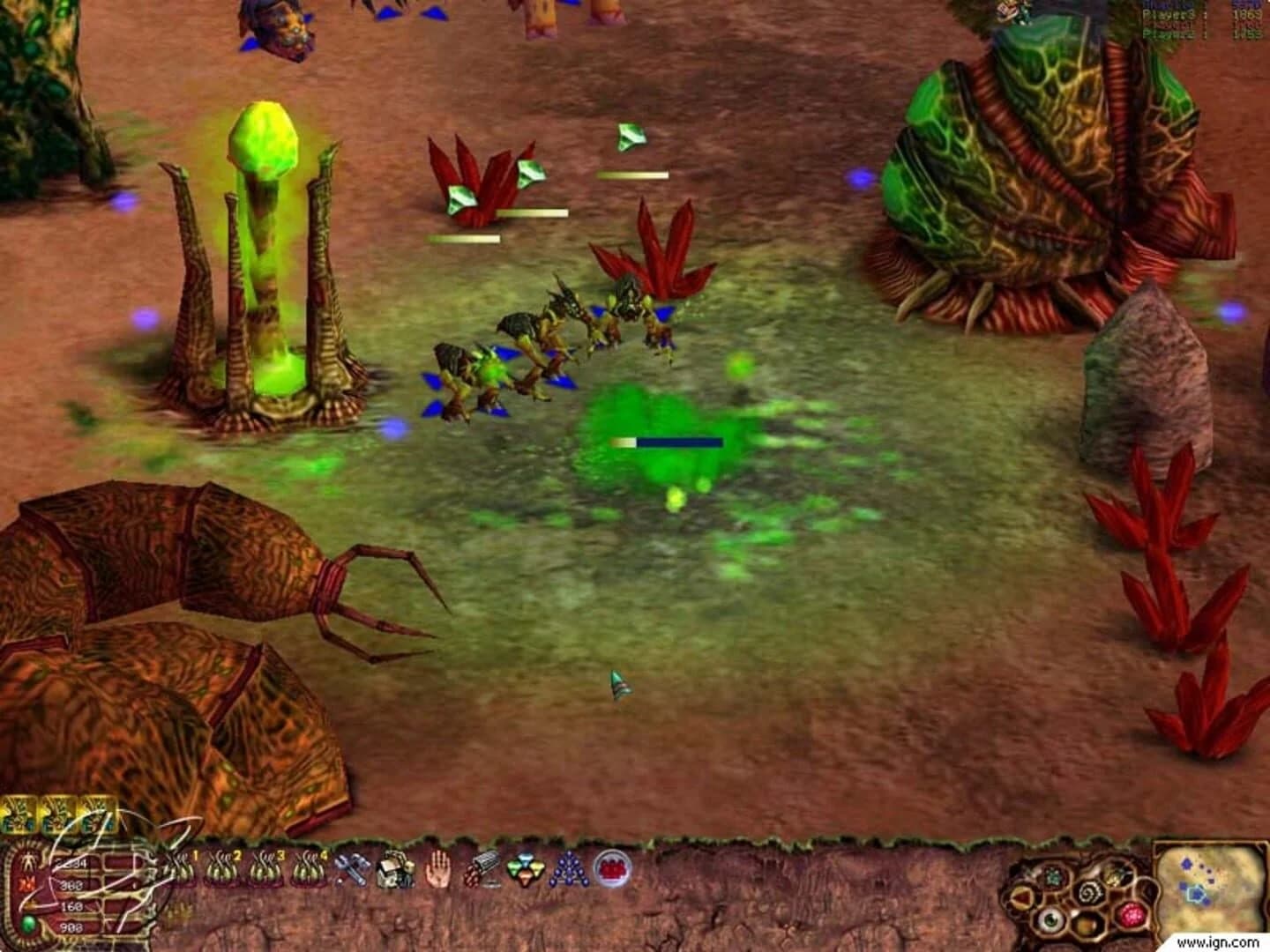This screenshot has height=952, width=1270.
Task: Click the red X icon on status panel
Action: 27,882
